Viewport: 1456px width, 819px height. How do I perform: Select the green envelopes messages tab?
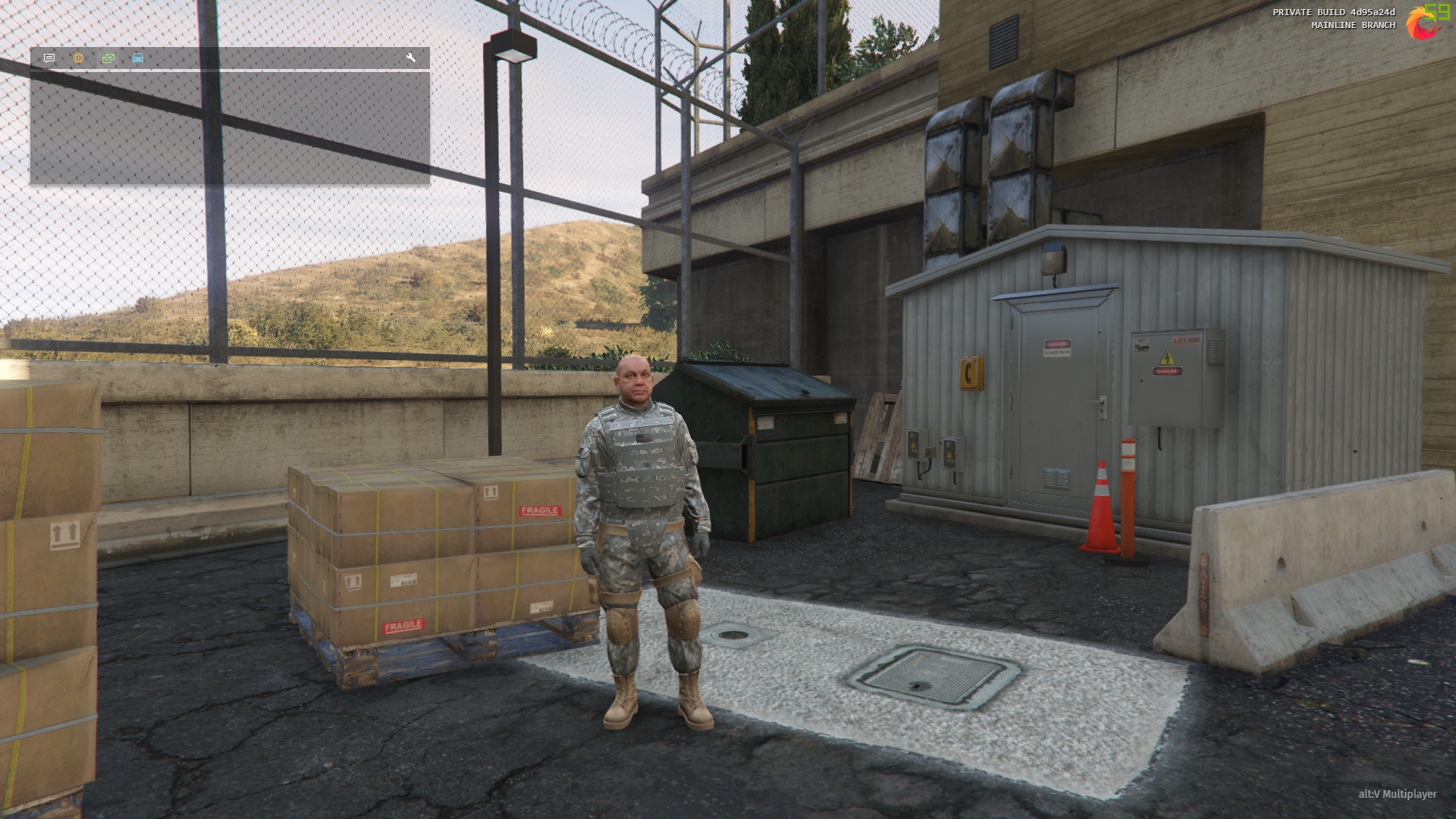[108, 58]
